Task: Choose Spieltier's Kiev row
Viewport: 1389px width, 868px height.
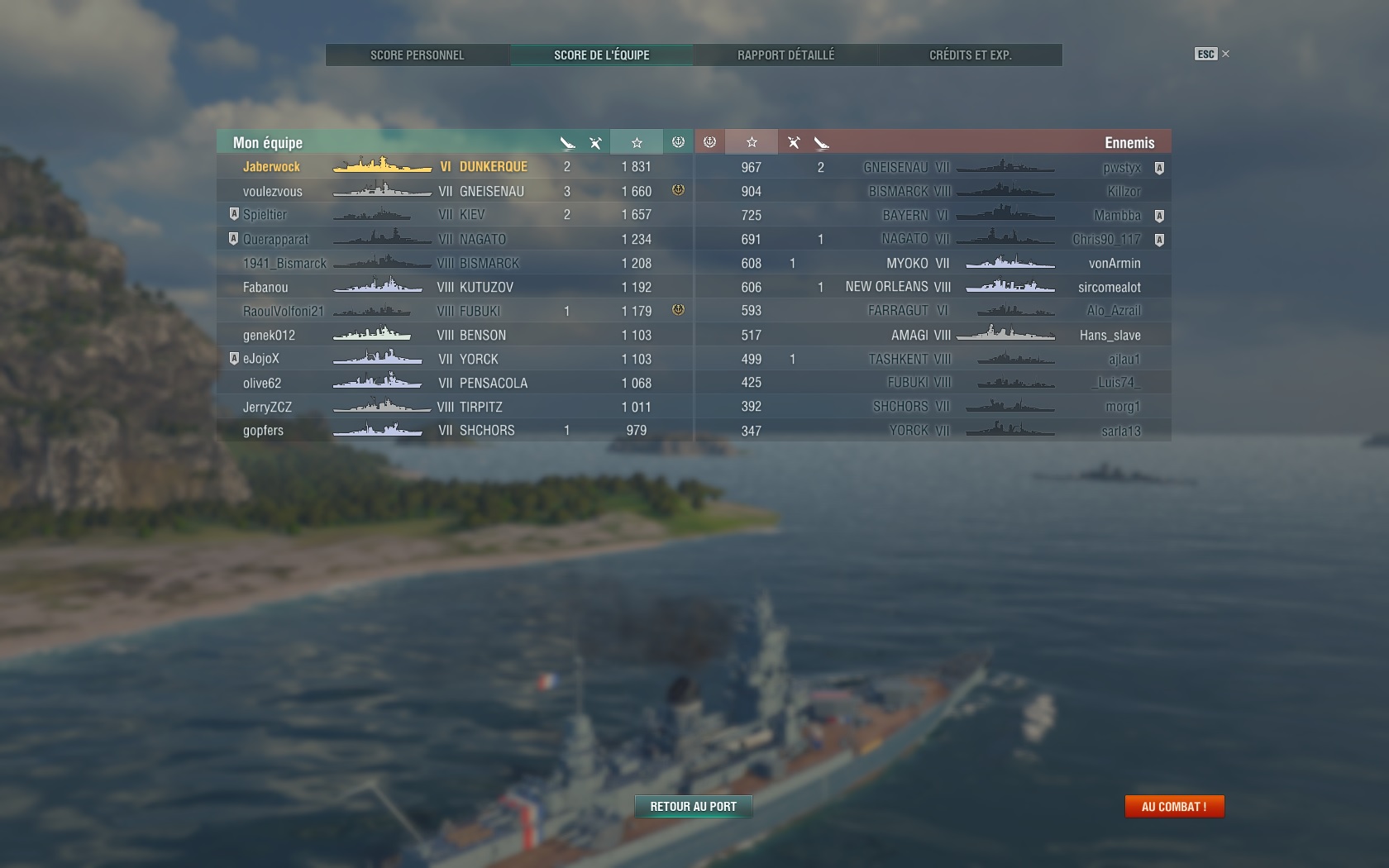Action: coord(455,215)
